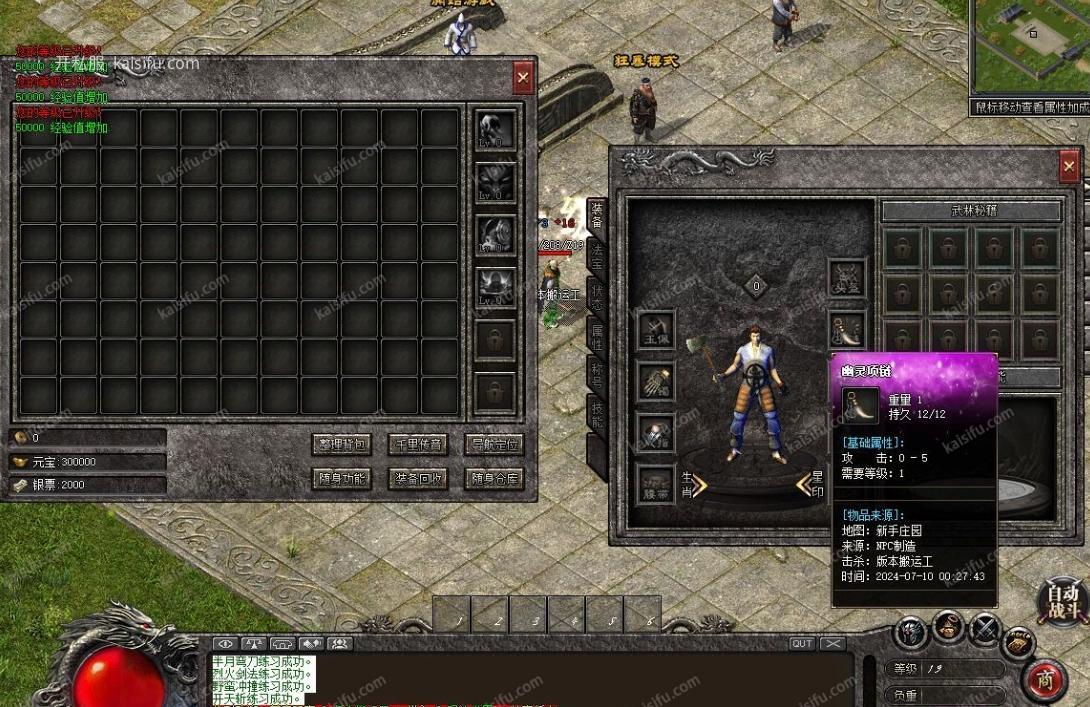1090x707 pixels.
Task: Switch to the 状态 status tab
Action: pos(597,296)
